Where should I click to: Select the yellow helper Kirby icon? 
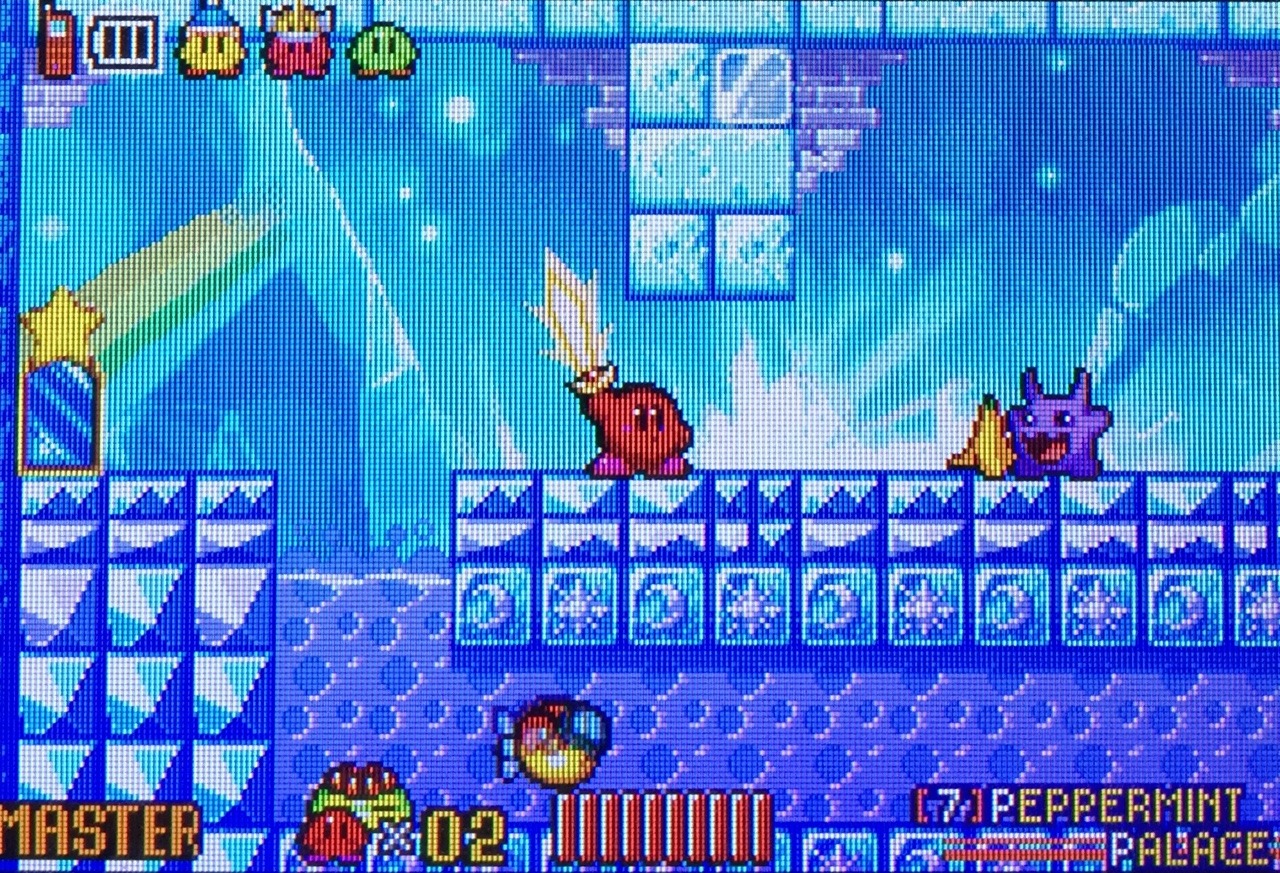[211, 45]
